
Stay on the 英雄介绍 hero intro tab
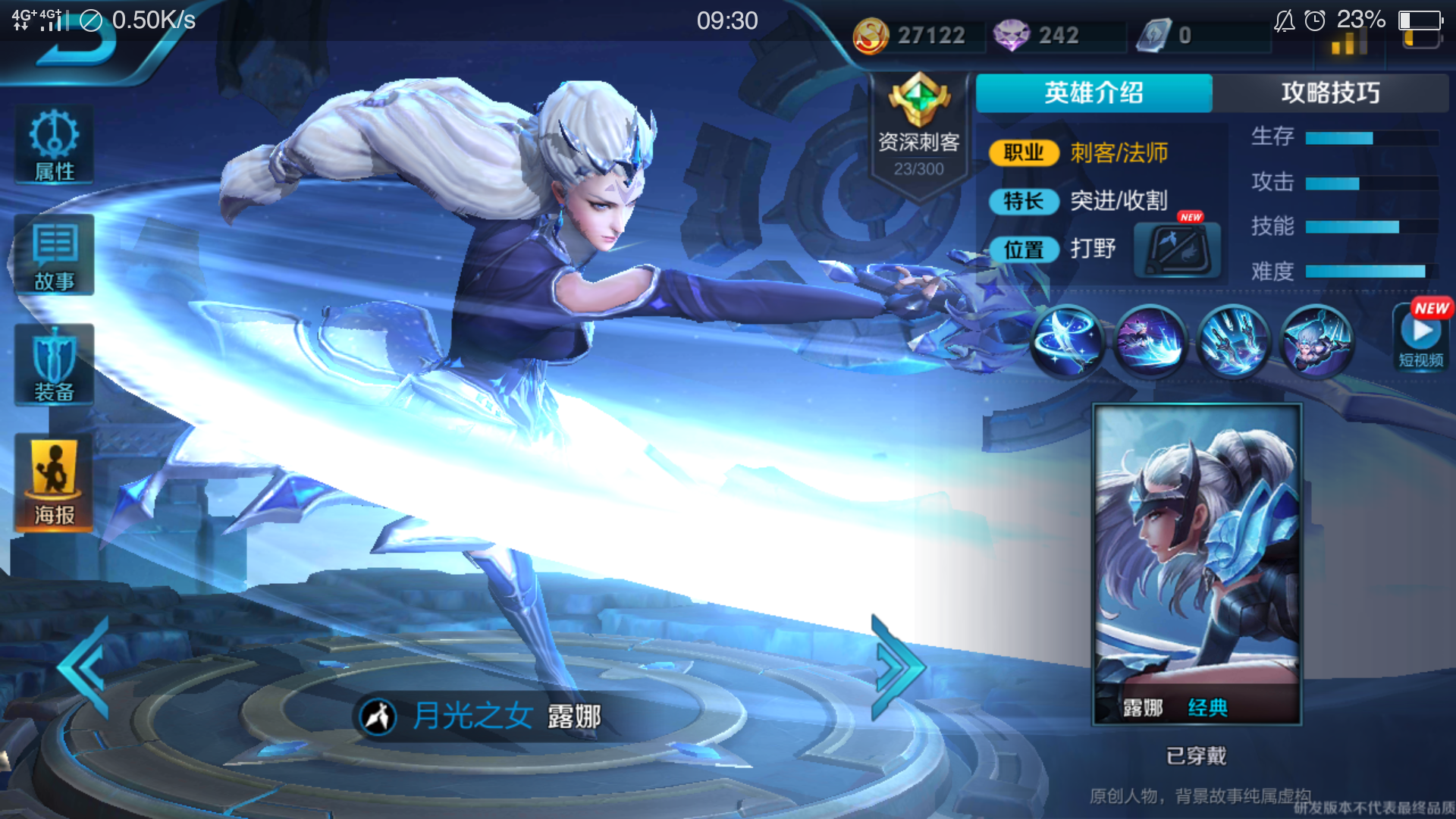pyautogui.click(x=1094, y=93)
